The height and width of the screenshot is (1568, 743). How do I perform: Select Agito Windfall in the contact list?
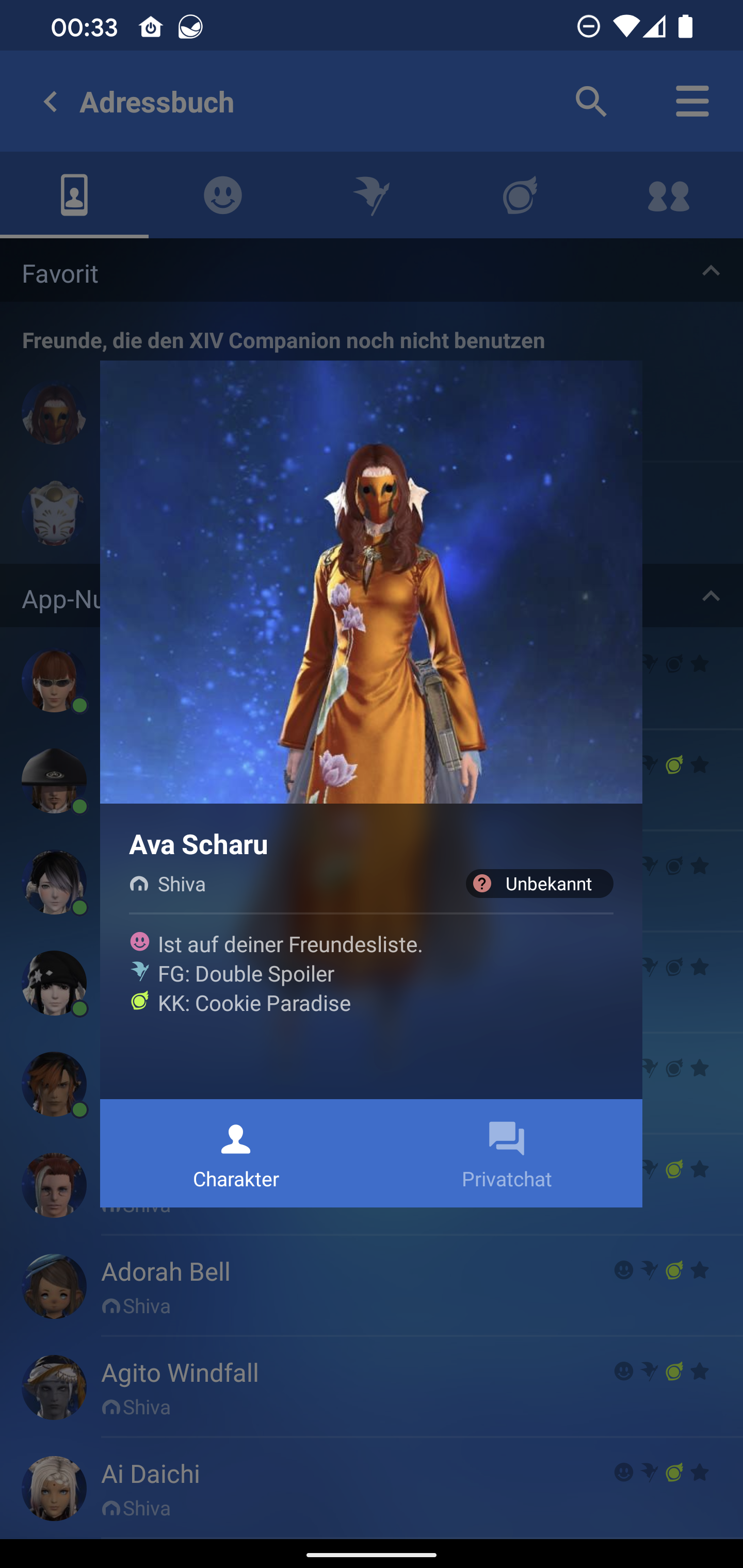[180, 1373]
